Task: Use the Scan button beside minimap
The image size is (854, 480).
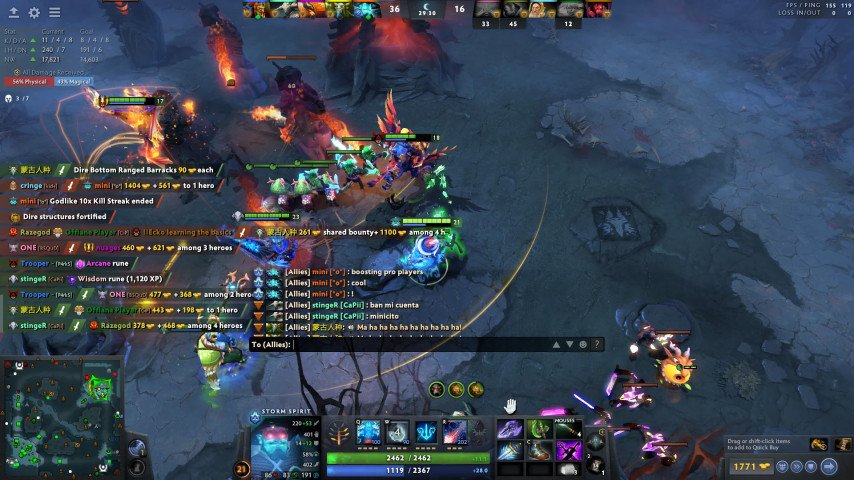Action: [x=138, y=447]
